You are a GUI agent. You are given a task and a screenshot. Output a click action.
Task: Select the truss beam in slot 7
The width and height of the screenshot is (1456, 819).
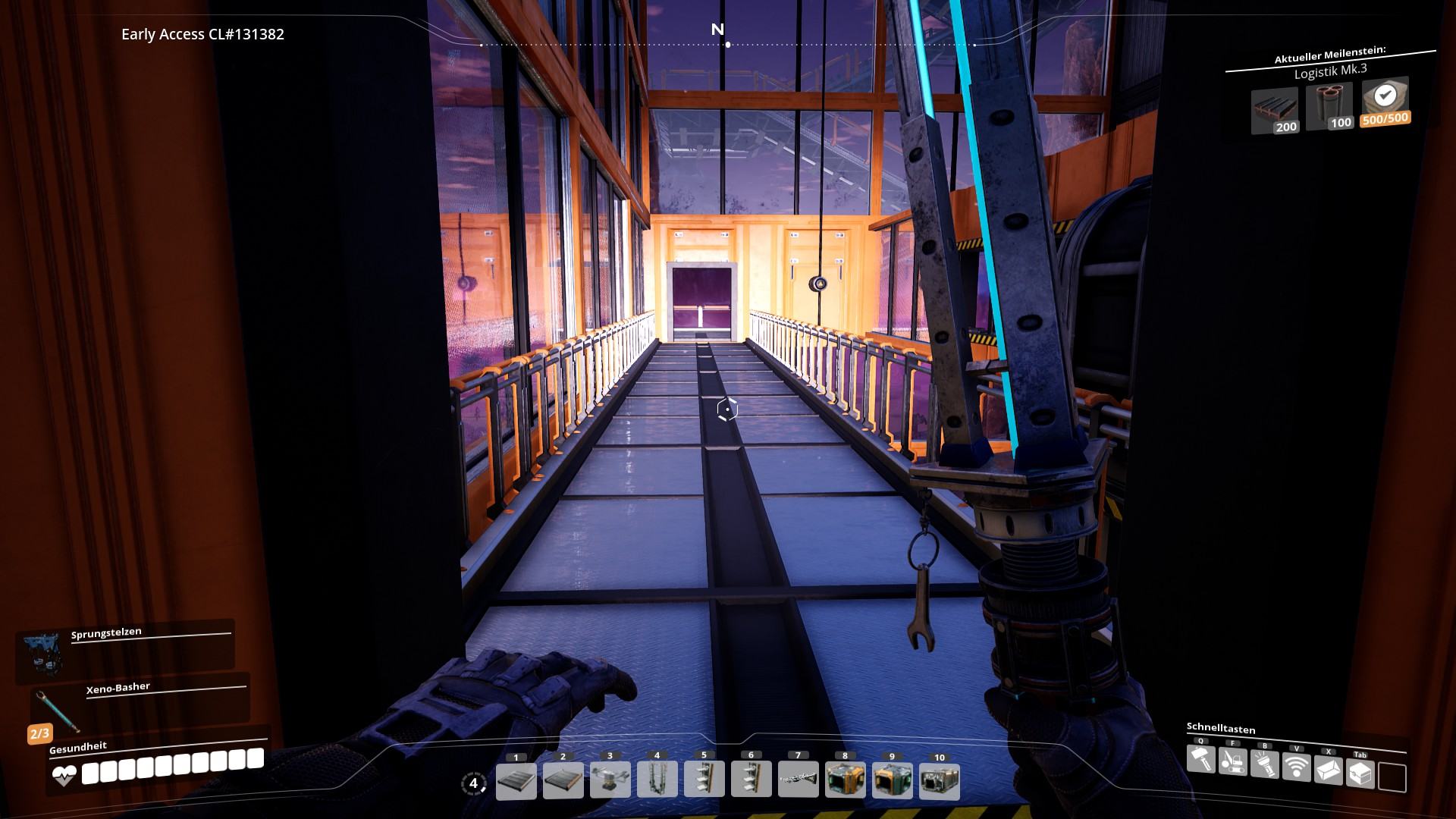(x=799, y=781)
